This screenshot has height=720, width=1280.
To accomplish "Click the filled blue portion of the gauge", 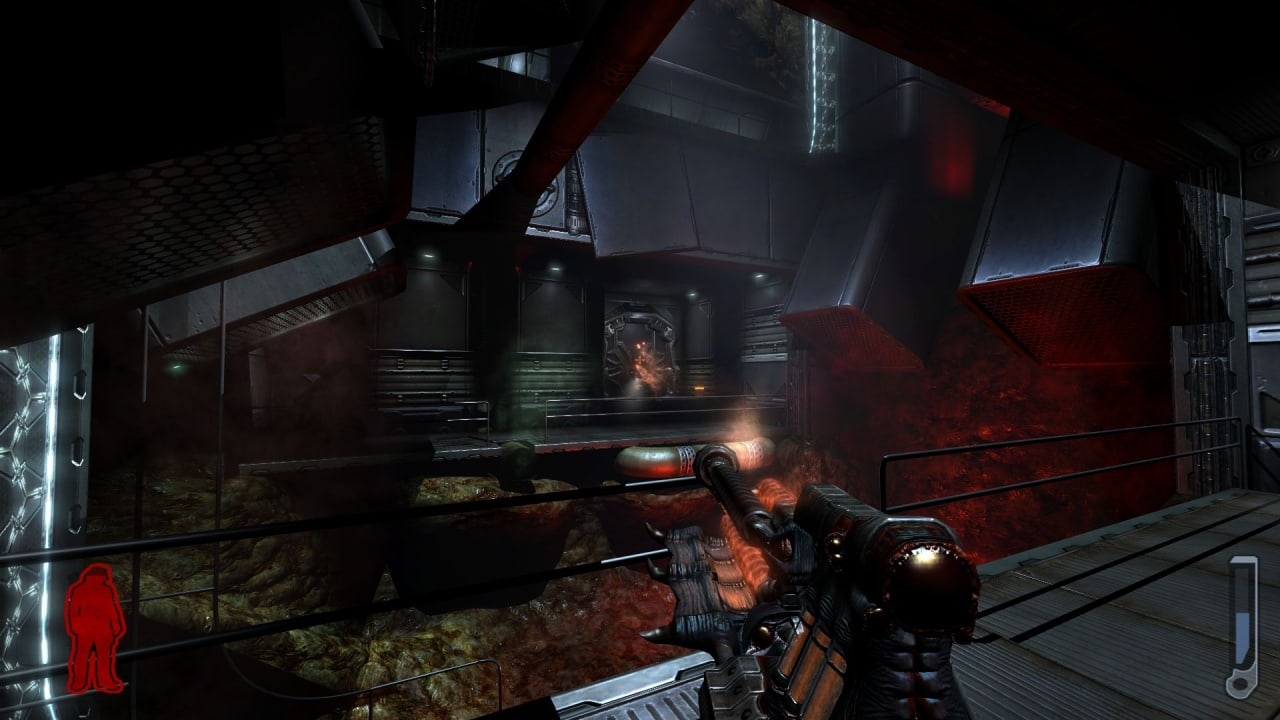I will pos(1241,638).
